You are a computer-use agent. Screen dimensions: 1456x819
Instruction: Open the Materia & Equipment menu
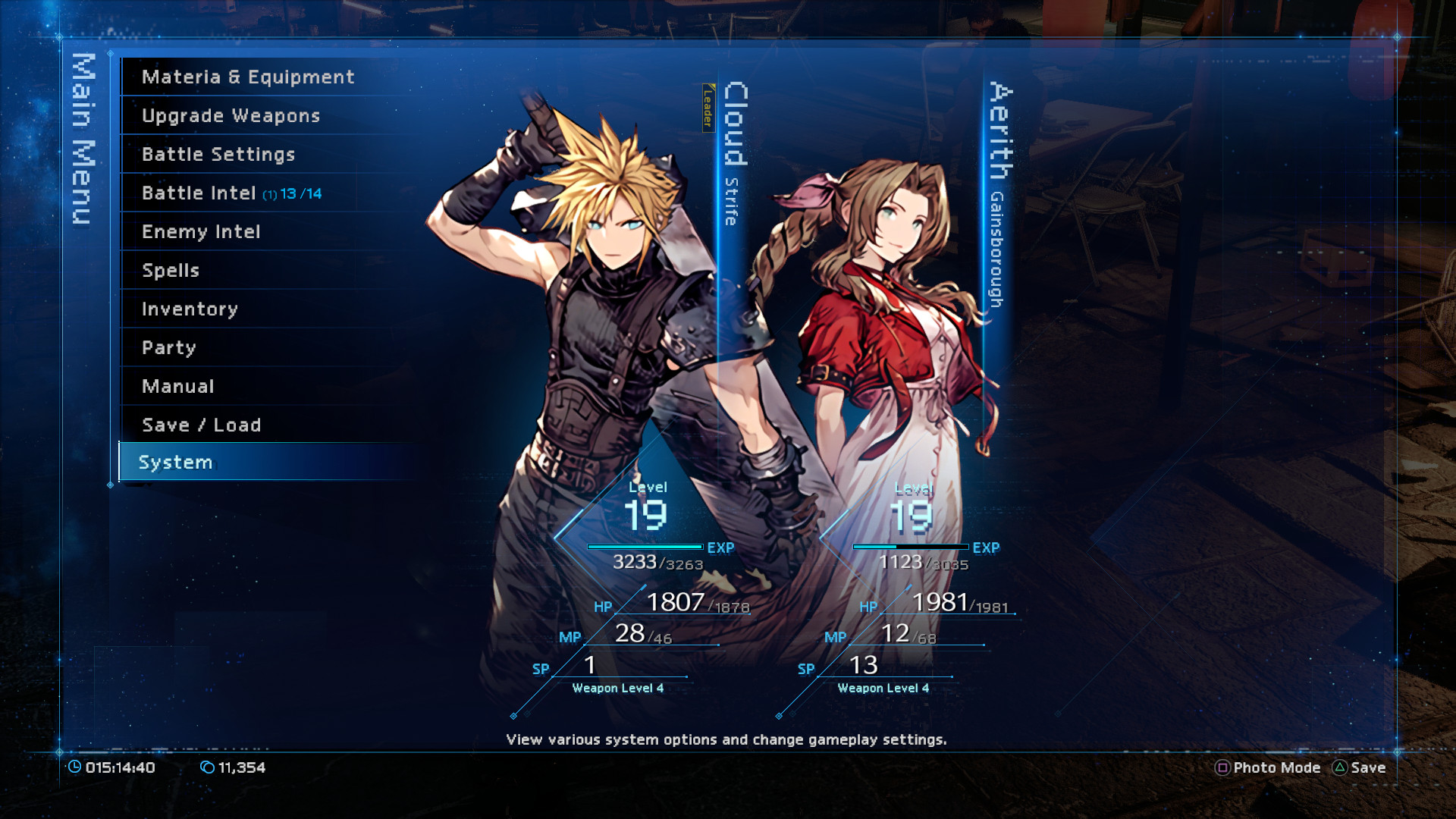247,77
